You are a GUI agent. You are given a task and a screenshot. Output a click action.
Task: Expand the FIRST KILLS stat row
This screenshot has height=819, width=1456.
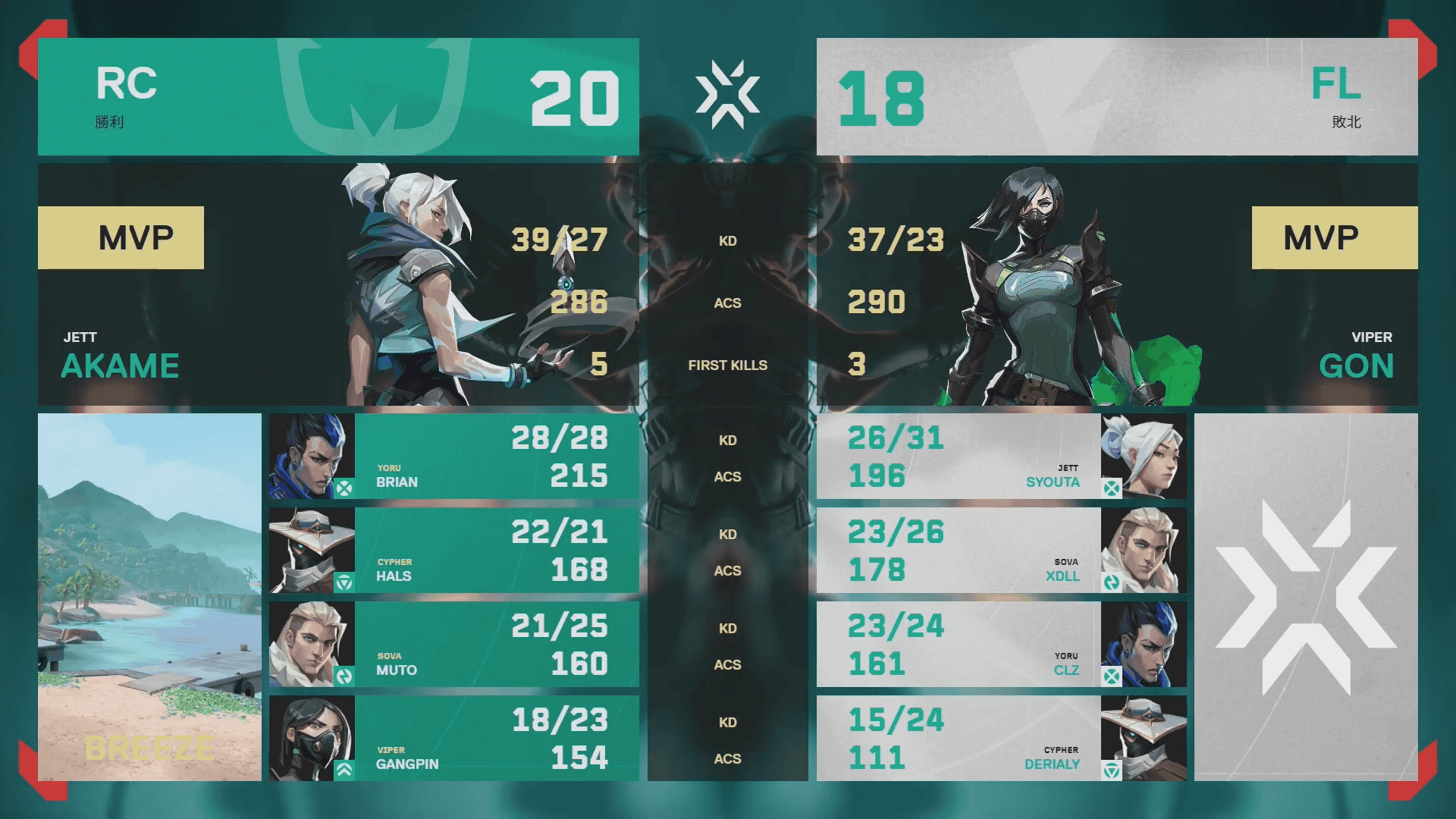[727, 365]
